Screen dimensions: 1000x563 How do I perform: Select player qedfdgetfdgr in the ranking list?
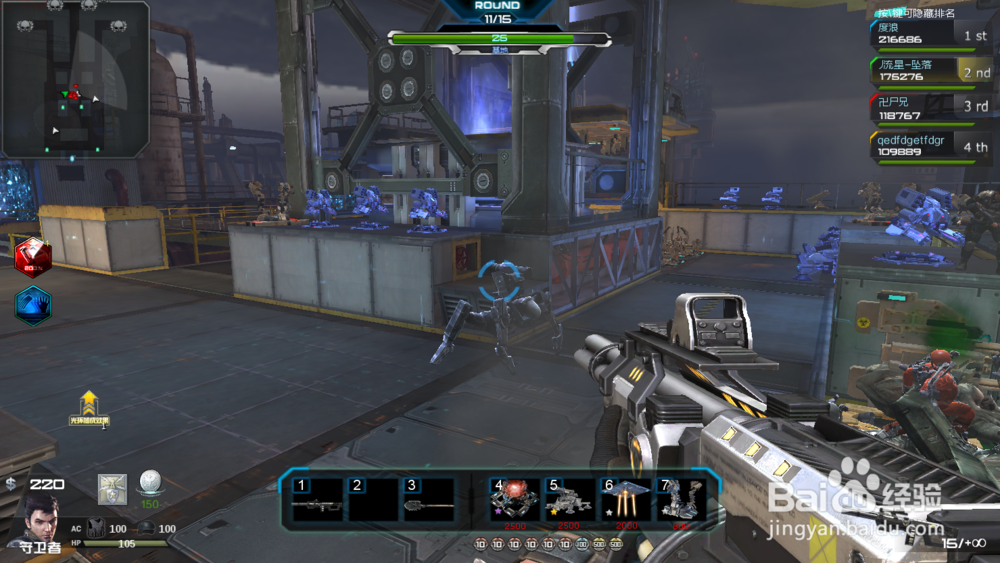(x=932, y=146)
